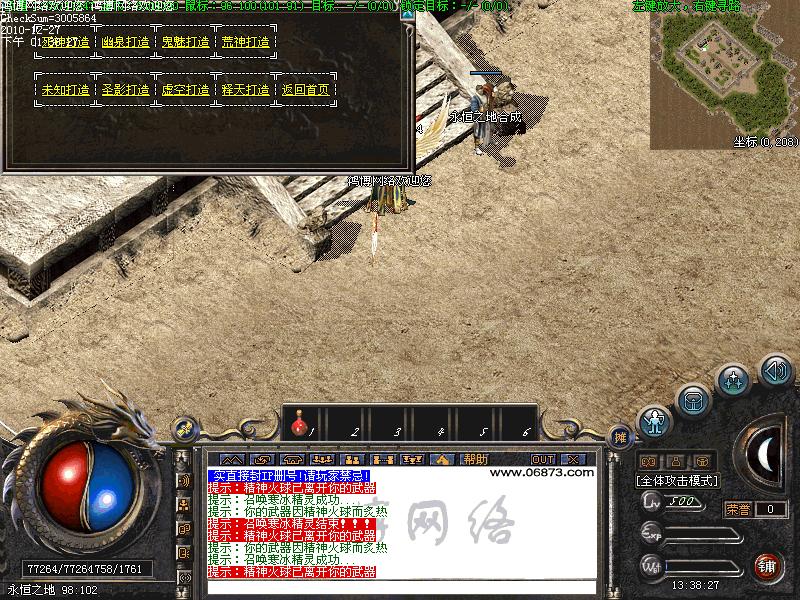Image resolution: width=800 pixels, height=600 pixels.
Task: Choose the 幽泉打造 forging option
Action: coord(126,42)
